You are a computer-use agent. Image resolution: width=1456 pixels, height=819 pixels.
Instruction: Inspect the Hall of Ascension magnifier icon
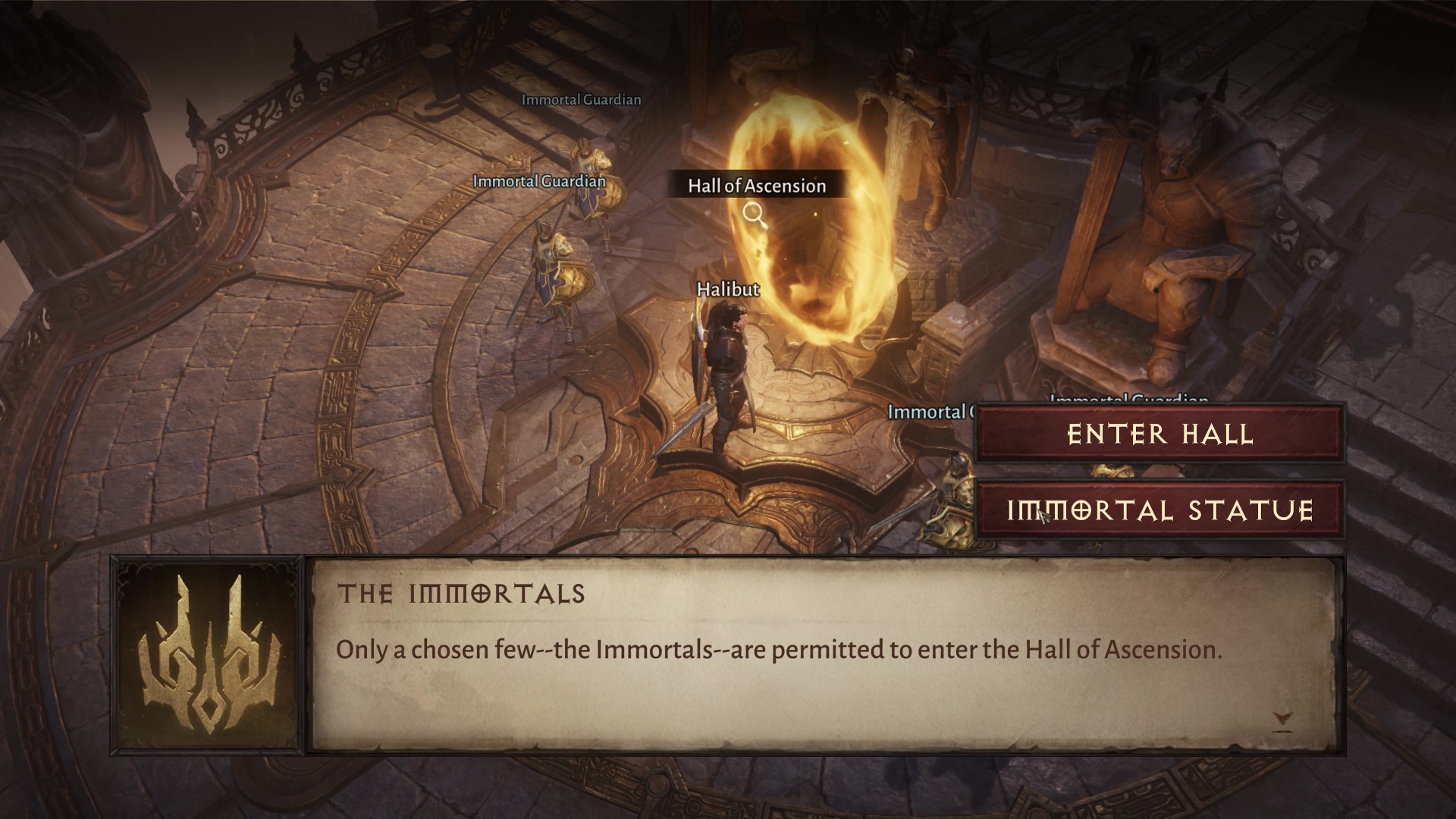[754, 215]
